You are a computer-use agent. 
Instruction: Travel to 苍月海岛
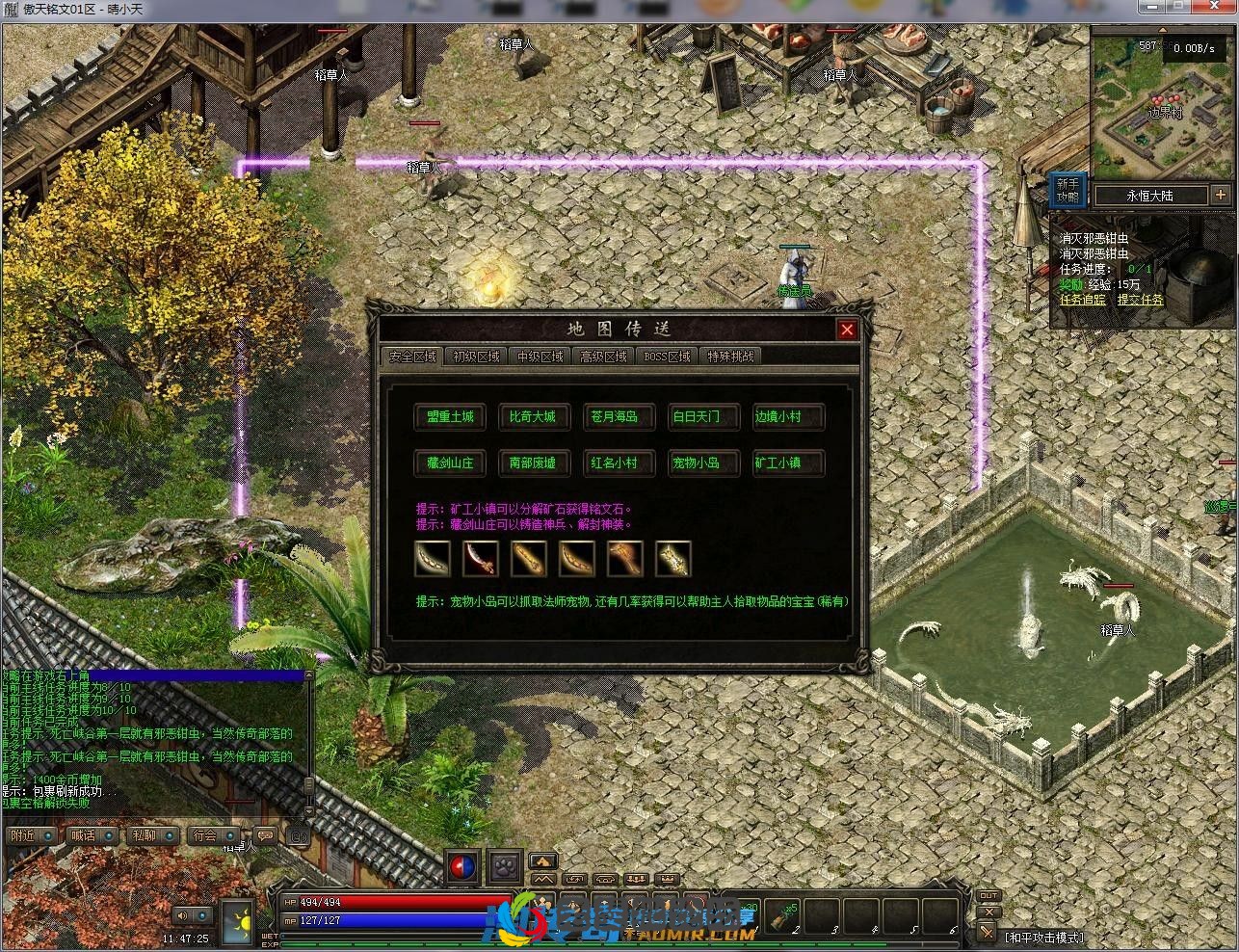coord(614,417)
